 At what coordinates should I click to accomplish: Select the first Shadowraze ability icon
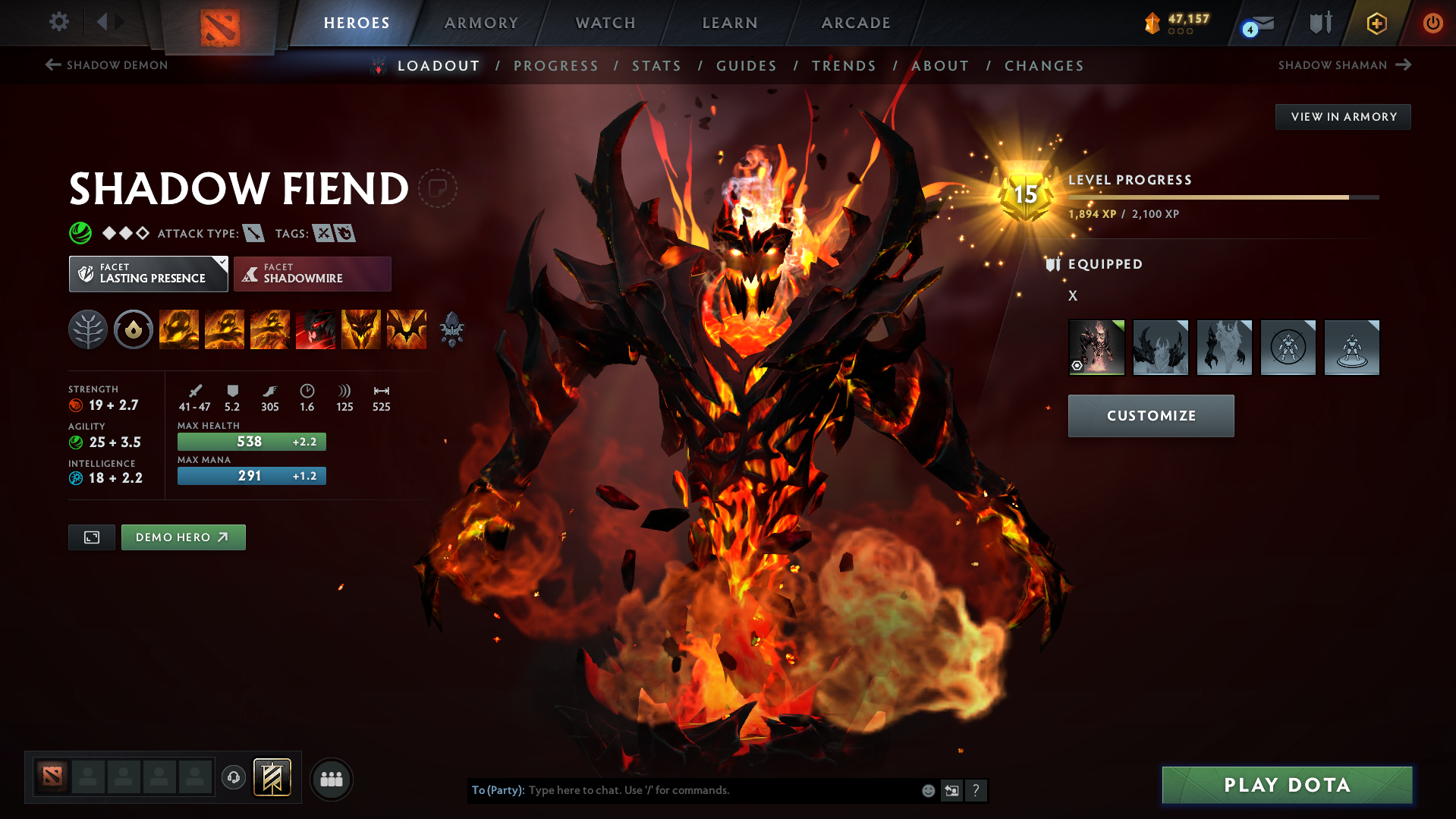[178, 329]
